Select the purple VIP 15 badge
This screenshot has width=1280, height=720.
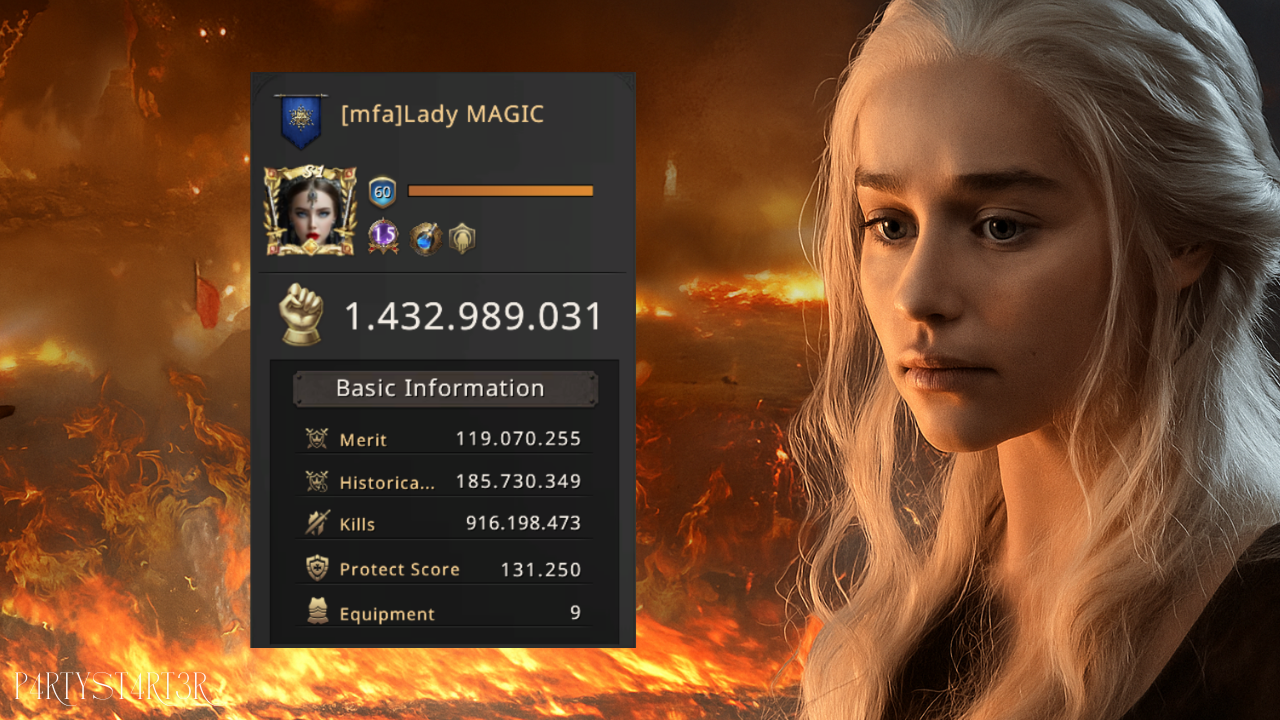[x=383, y=236]
